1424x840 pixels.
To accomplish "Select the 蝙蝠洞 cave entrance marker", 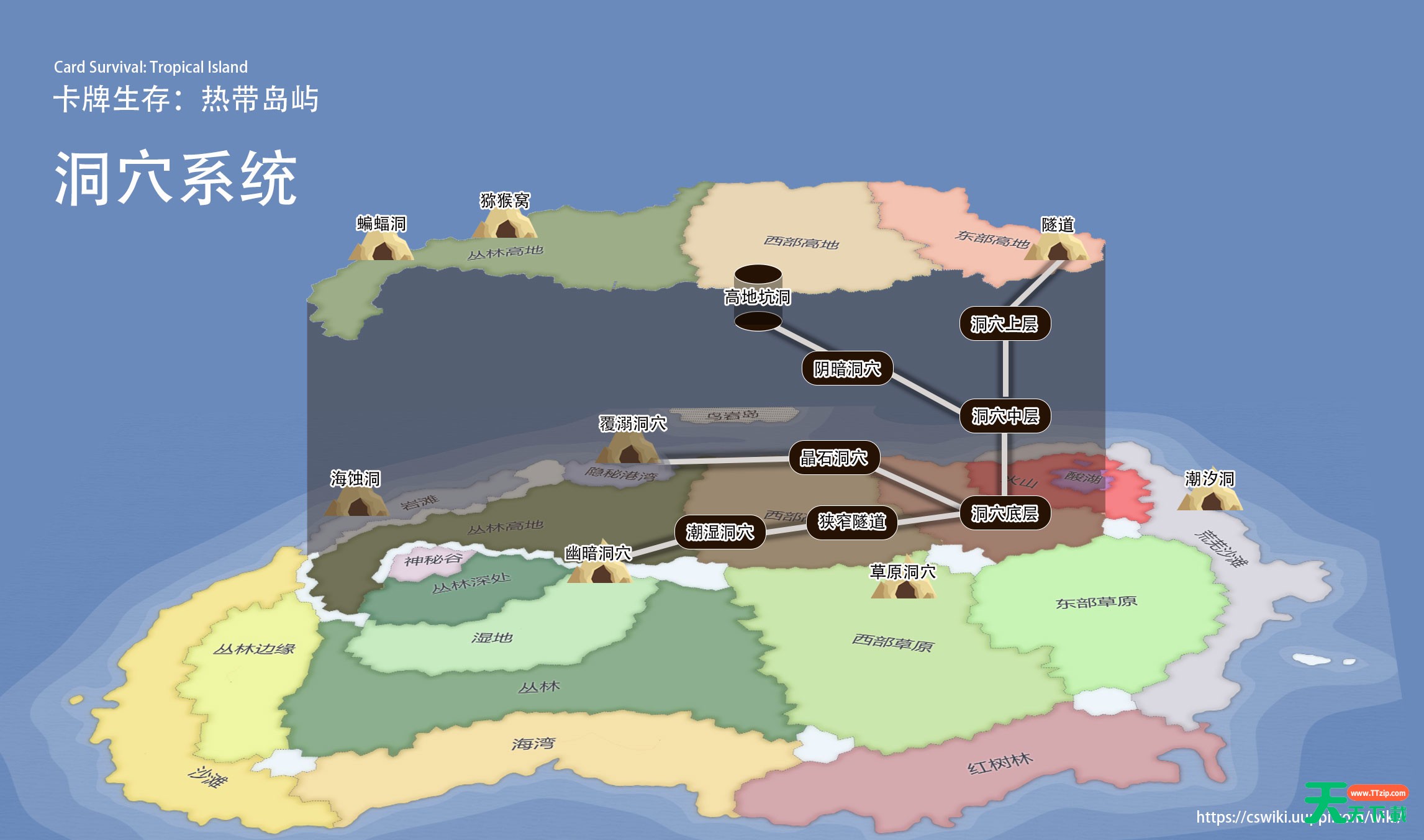I will click(381, 247).
